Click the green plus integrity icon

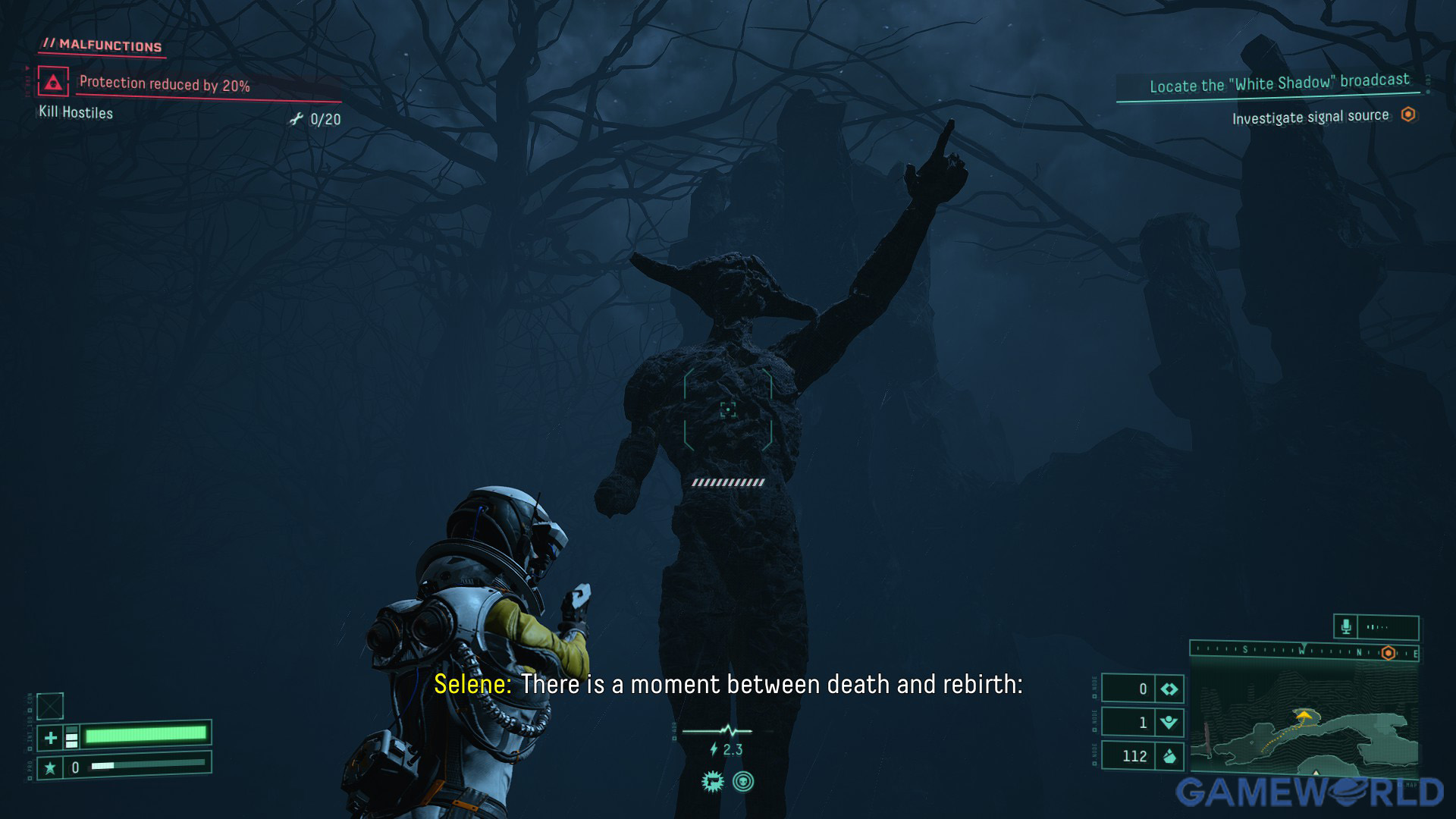click(x=51, y=737)
